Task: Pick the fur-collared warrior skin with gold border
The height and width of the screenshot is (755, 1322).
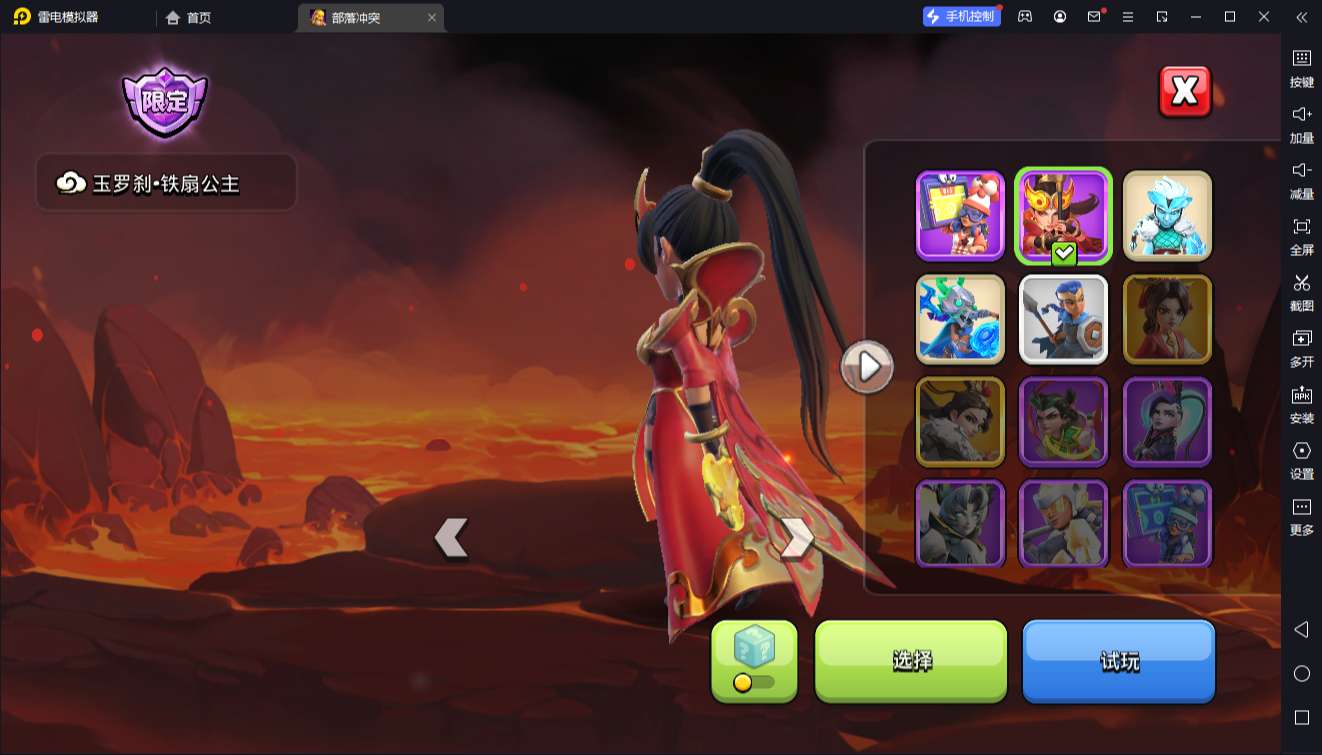Action: point(960,422)
